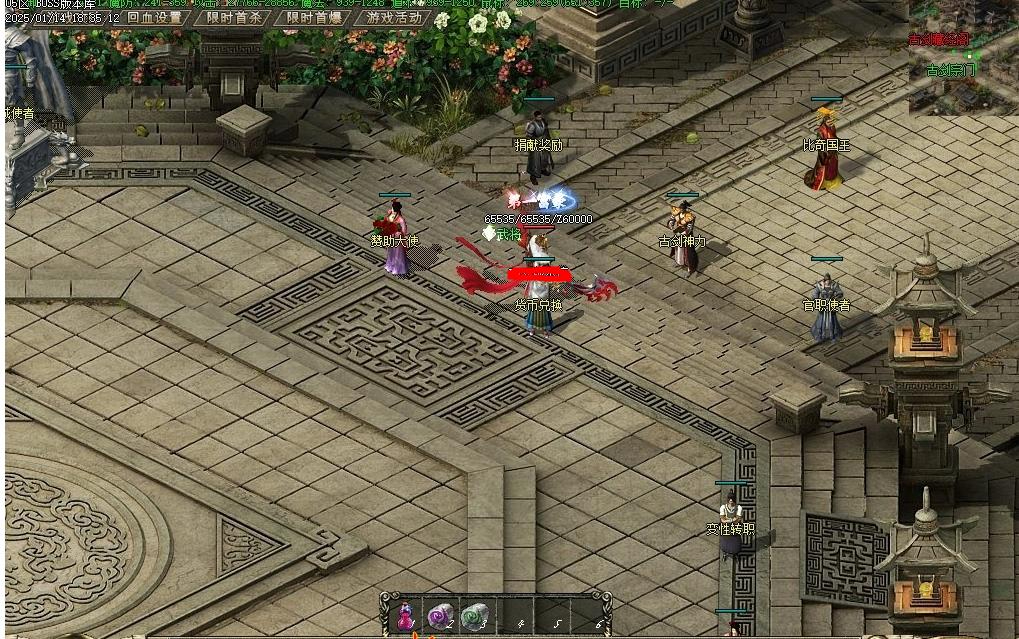Open the 回血设置 button
The image size is (1019, 639).
click(x=155, y=17)
